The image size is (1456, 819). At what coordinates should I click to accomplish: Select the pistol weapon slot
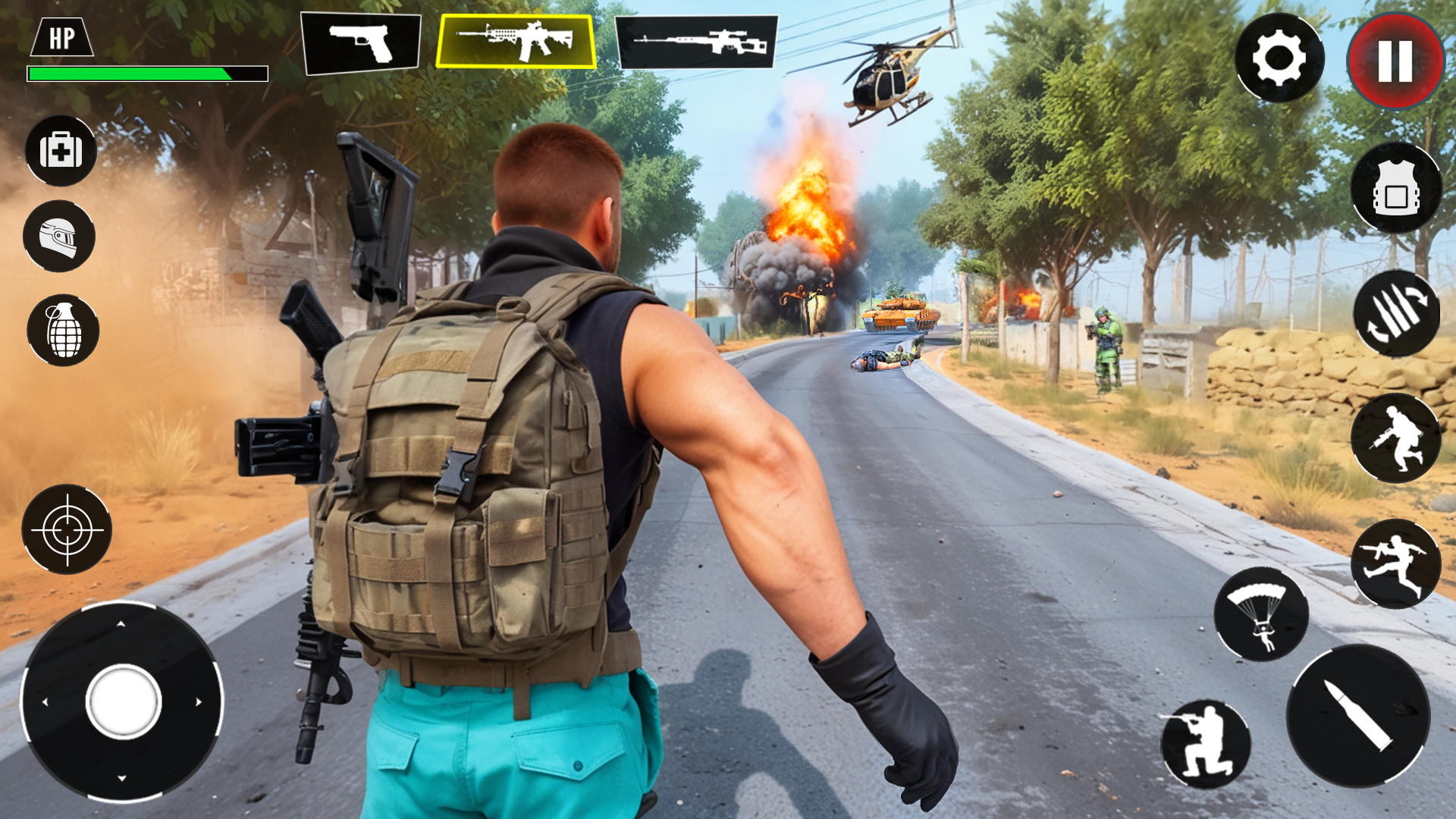(362, 43)
